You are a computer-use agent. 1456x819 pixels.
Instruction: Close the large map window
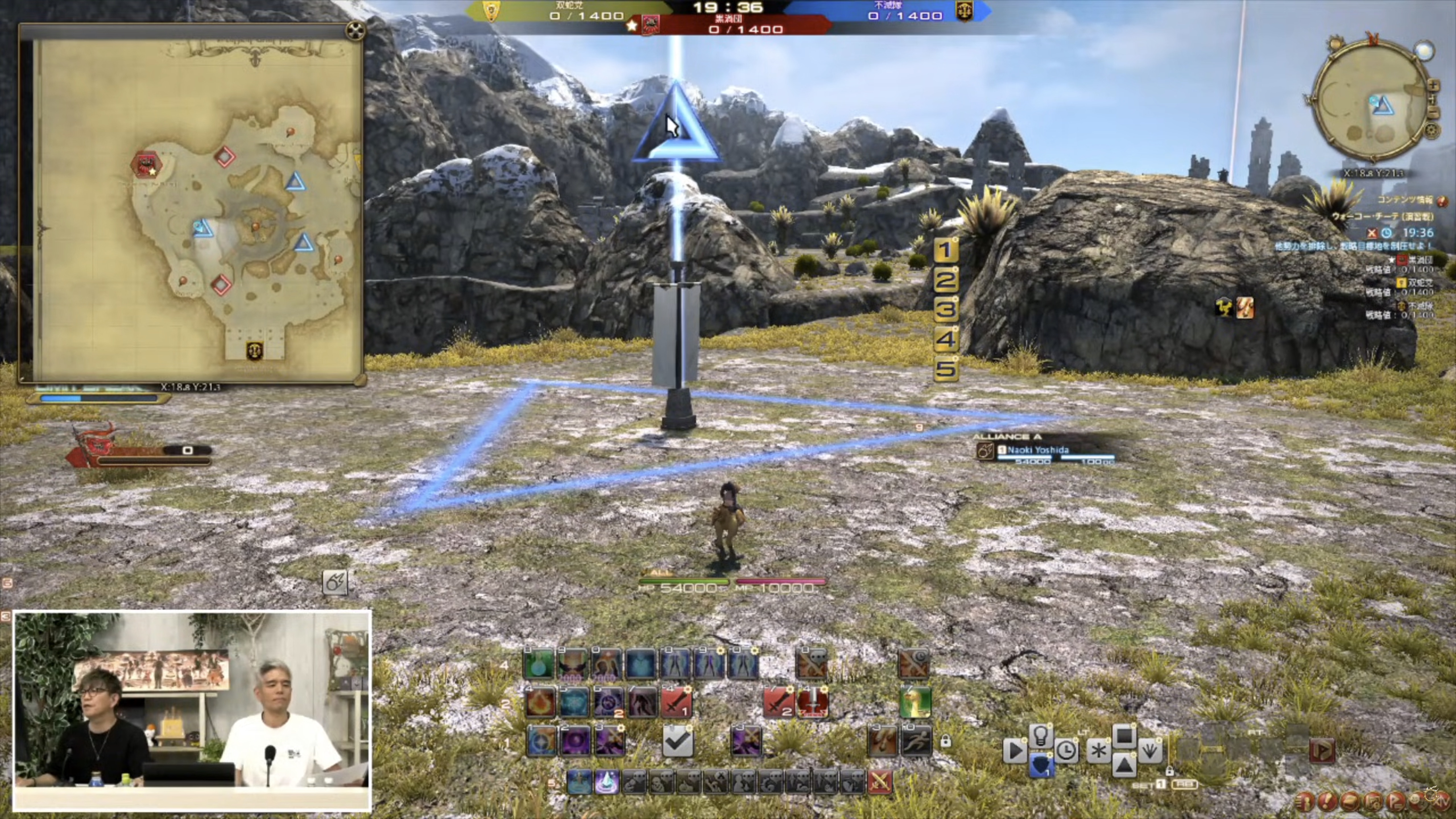tap(355, 31)
